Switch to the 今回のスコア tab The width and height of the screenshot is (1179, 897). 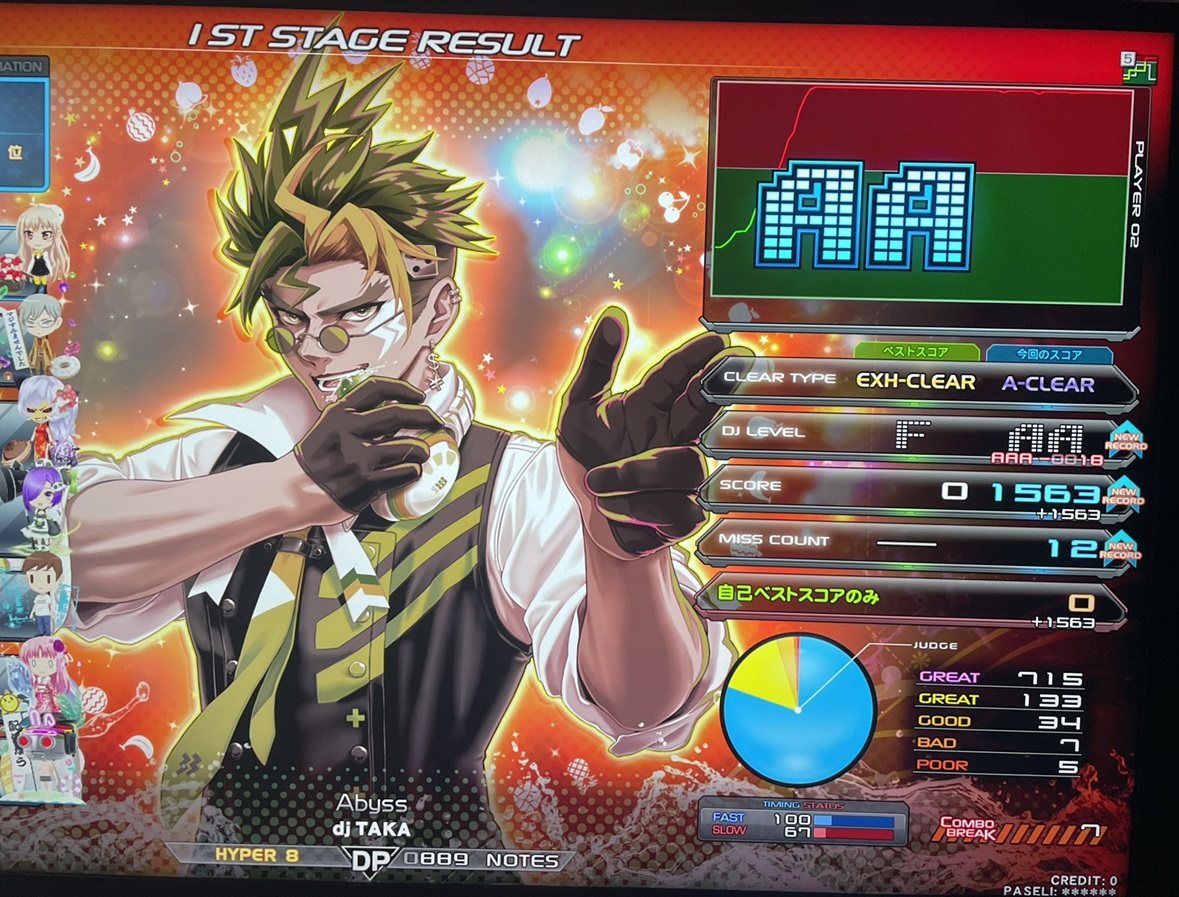[x=1048, y=354]
